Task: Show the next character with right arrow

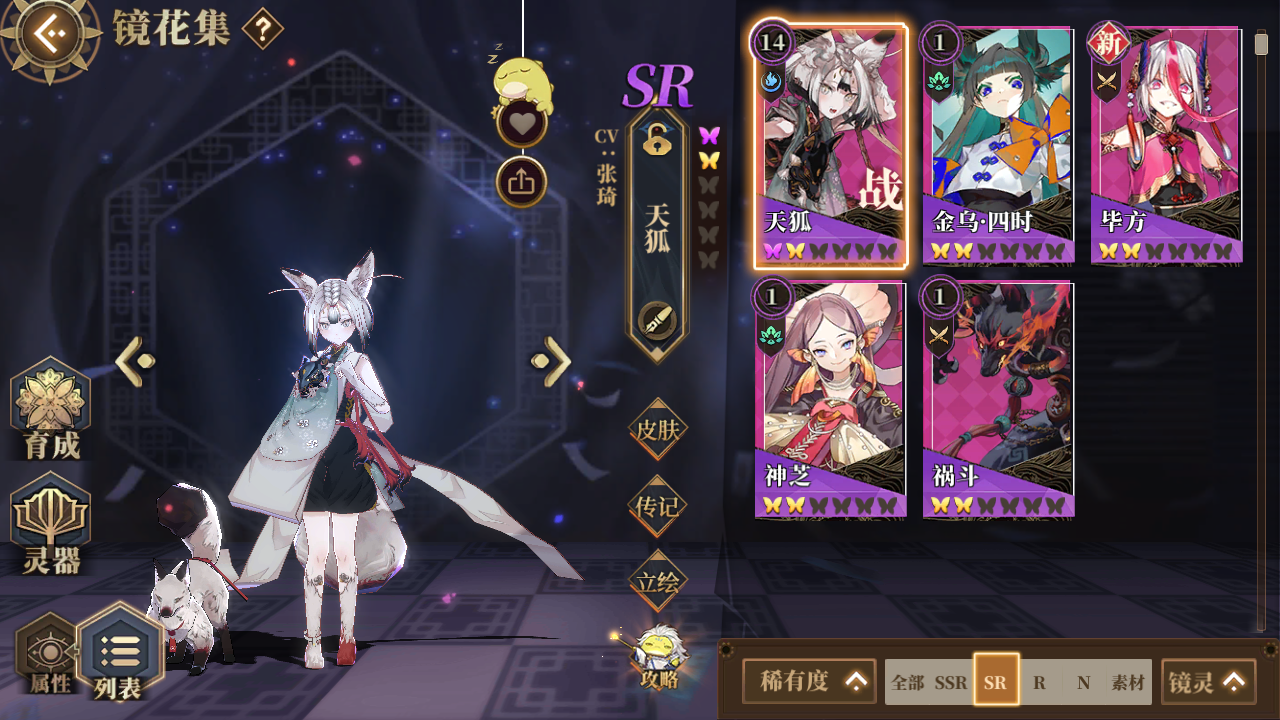Action: [552, 362]
